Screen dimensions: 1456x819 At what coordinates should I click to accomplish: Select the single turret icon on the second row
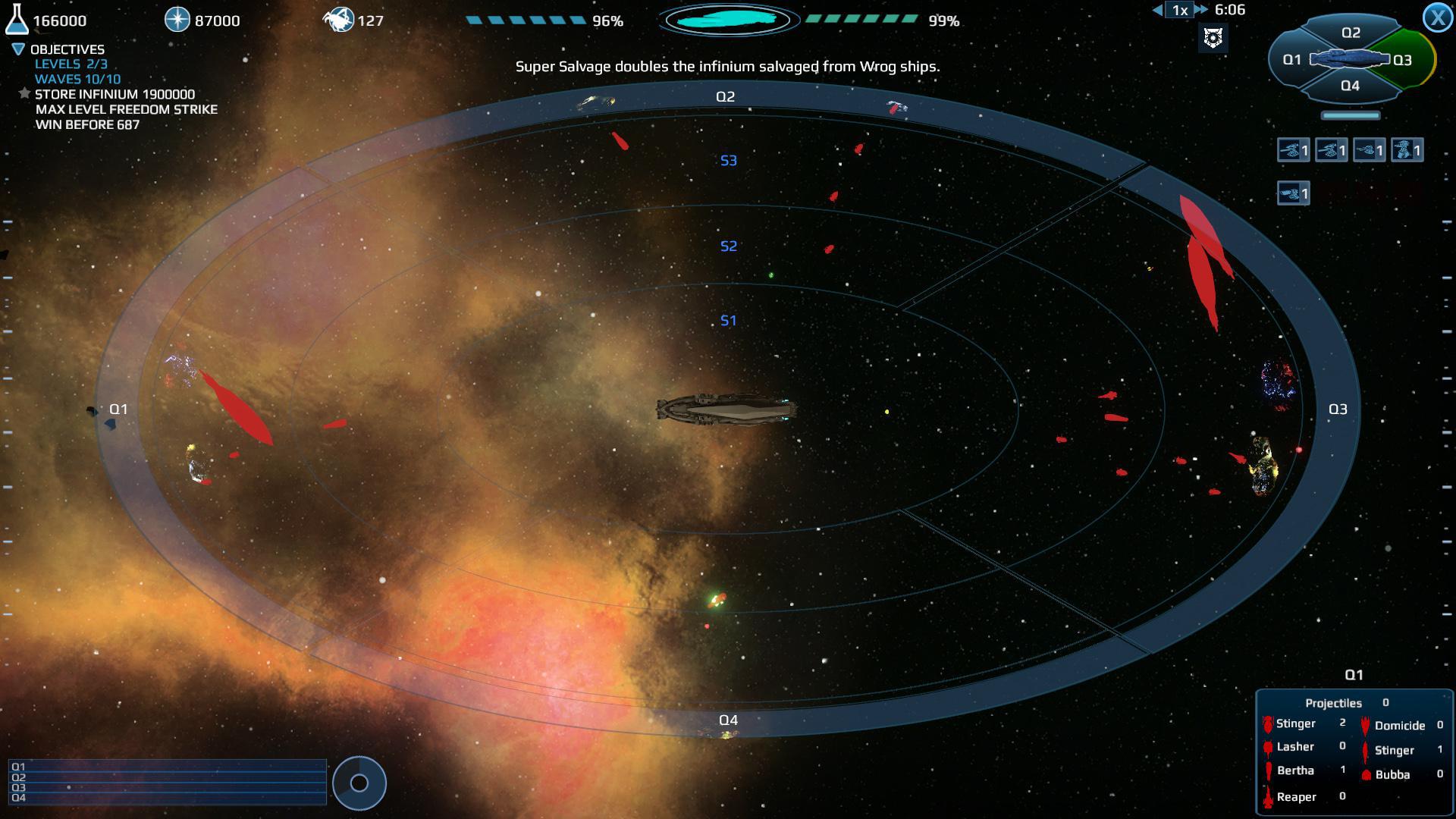tap(1294, 193)
